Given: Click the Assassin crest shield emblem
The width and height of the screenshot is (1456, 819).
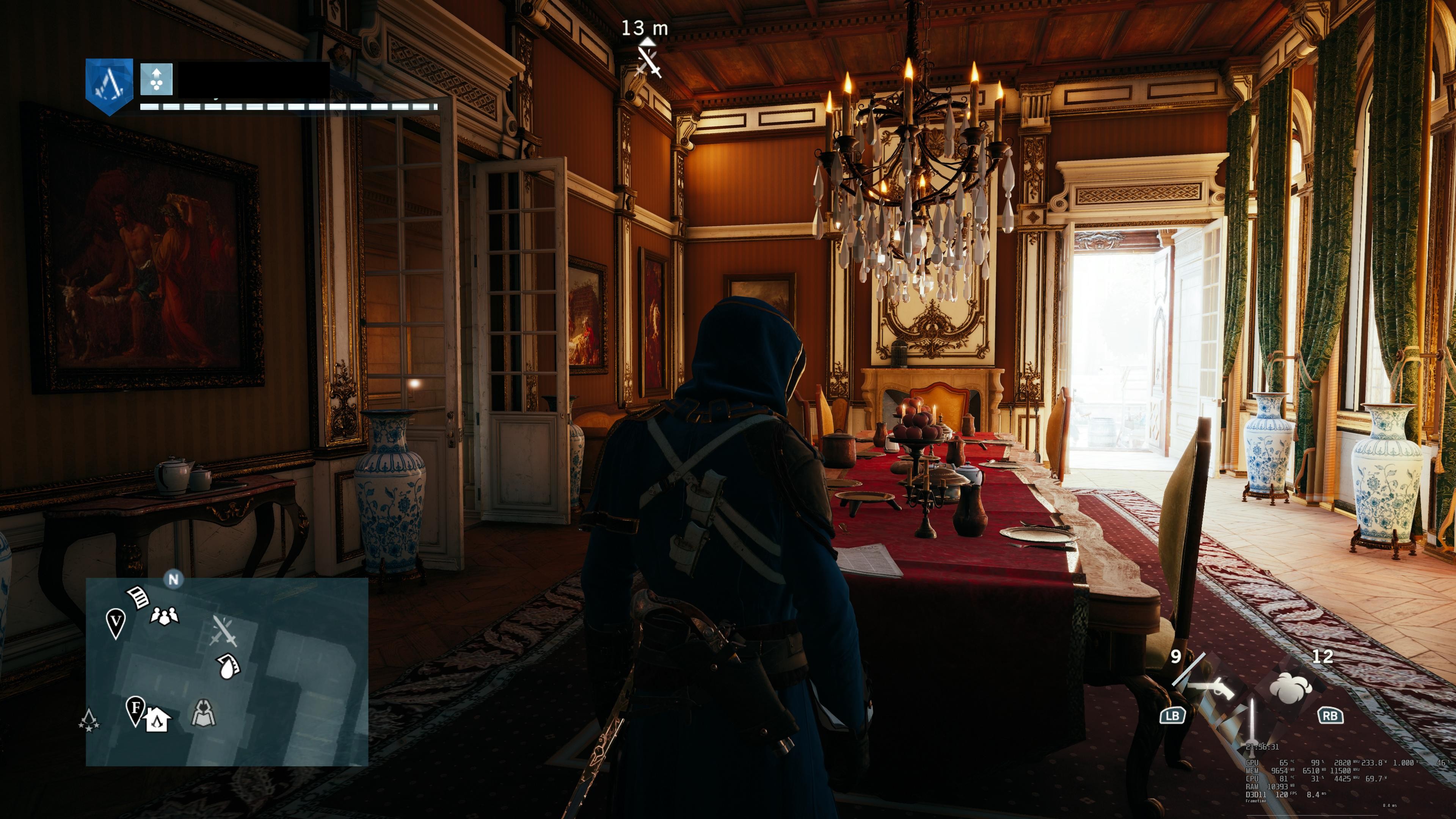Looking at the screenshot, I should [109, 85].
